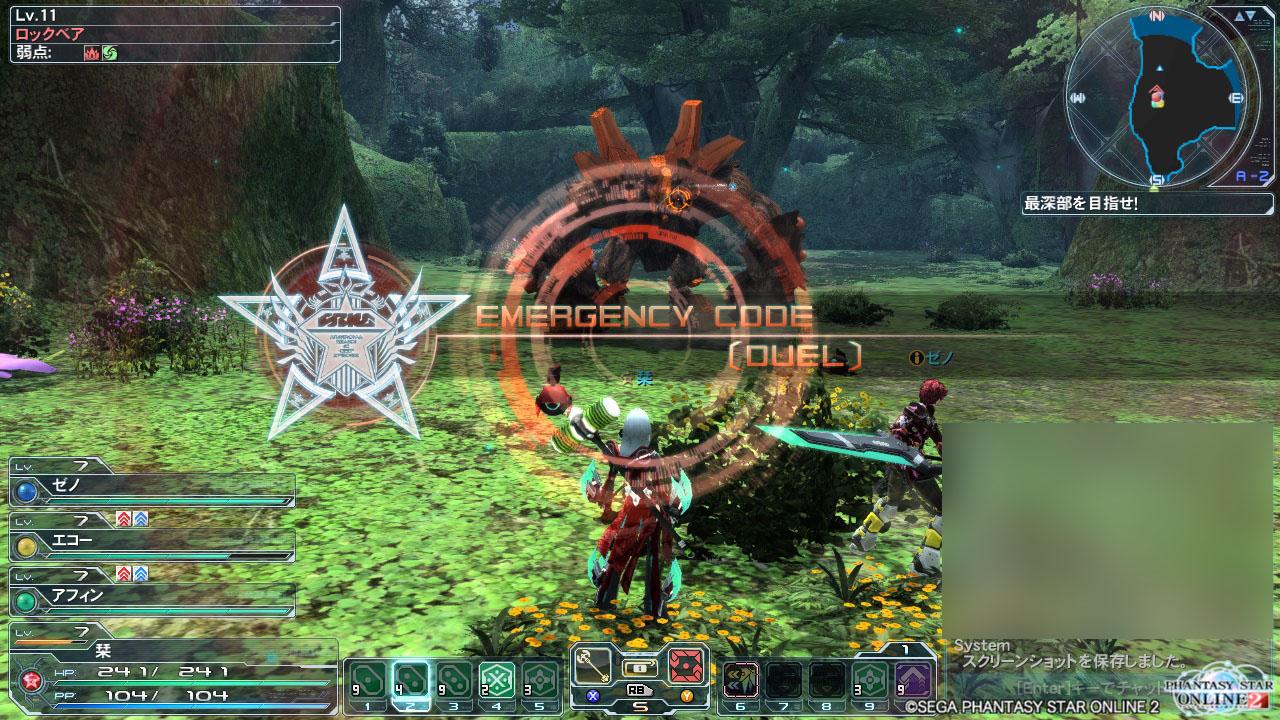
Task: Use the item in hotbar slot 1
Action: pos(367,680)
